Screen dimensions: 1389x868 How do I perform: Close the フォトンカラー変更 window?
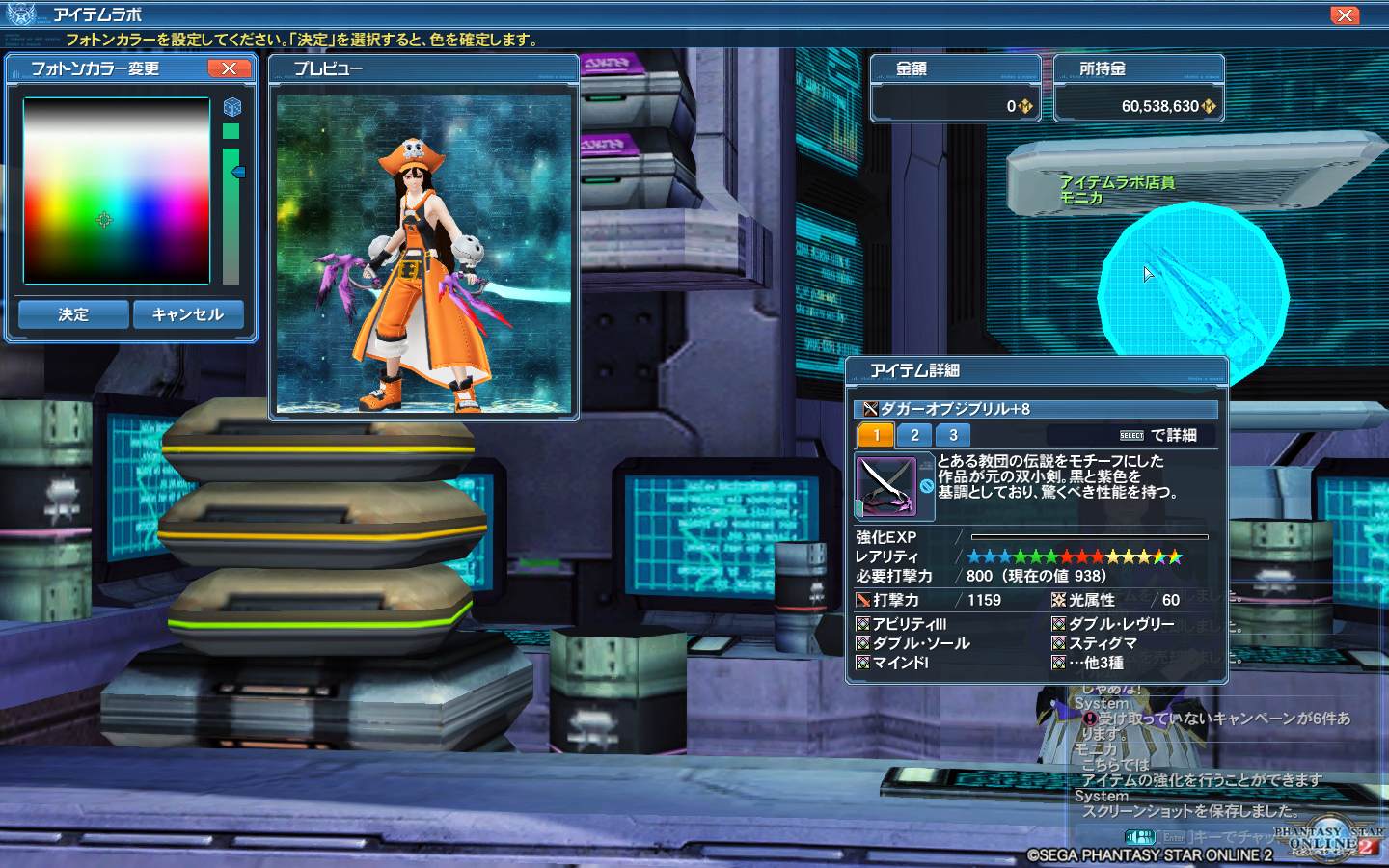(x=229, y=68)
